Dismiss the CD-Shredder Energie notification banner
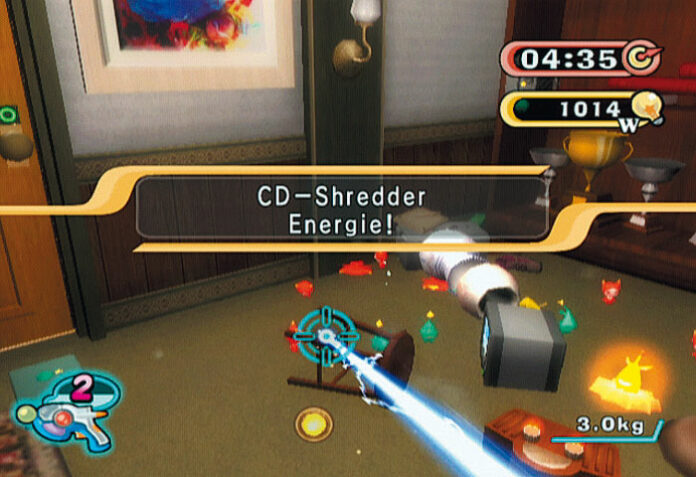Image resolution: width=696 pixels, height=477 pixels. pos(341,208)
